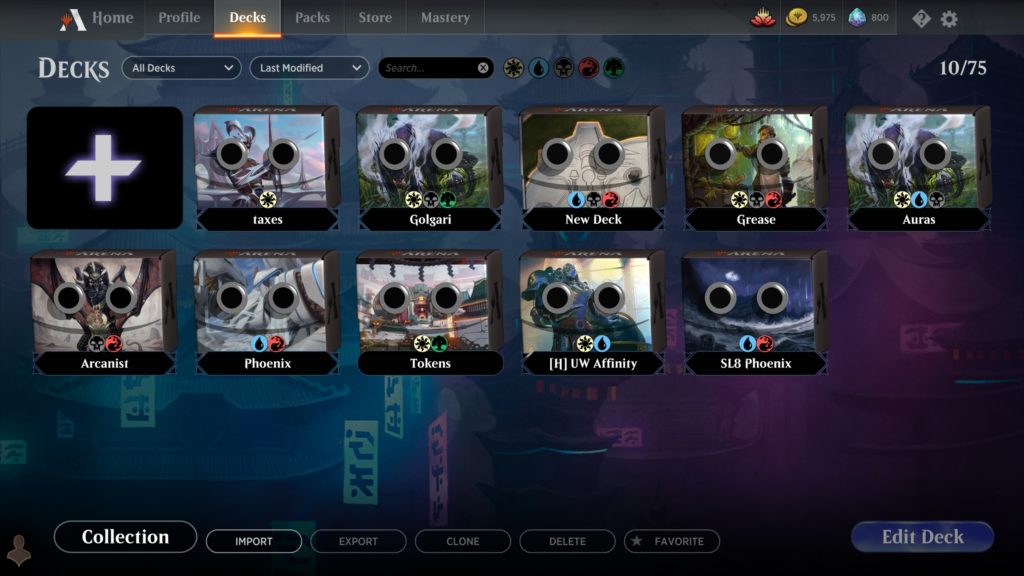
Task: Create a new deck with plus tile
Action: pos(104,168)
